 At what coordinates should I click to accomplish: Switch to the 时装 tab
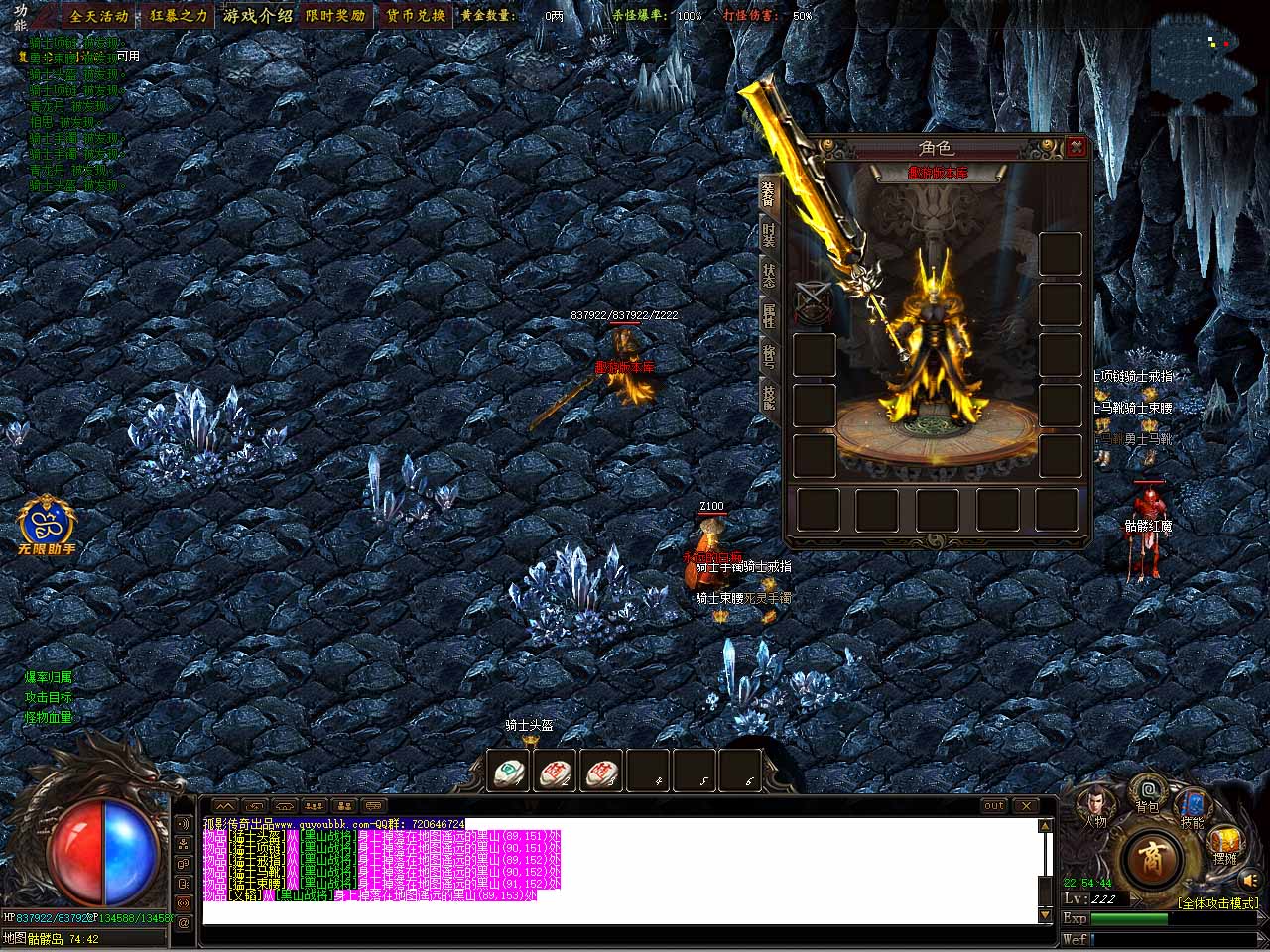[x=768, y=235]
